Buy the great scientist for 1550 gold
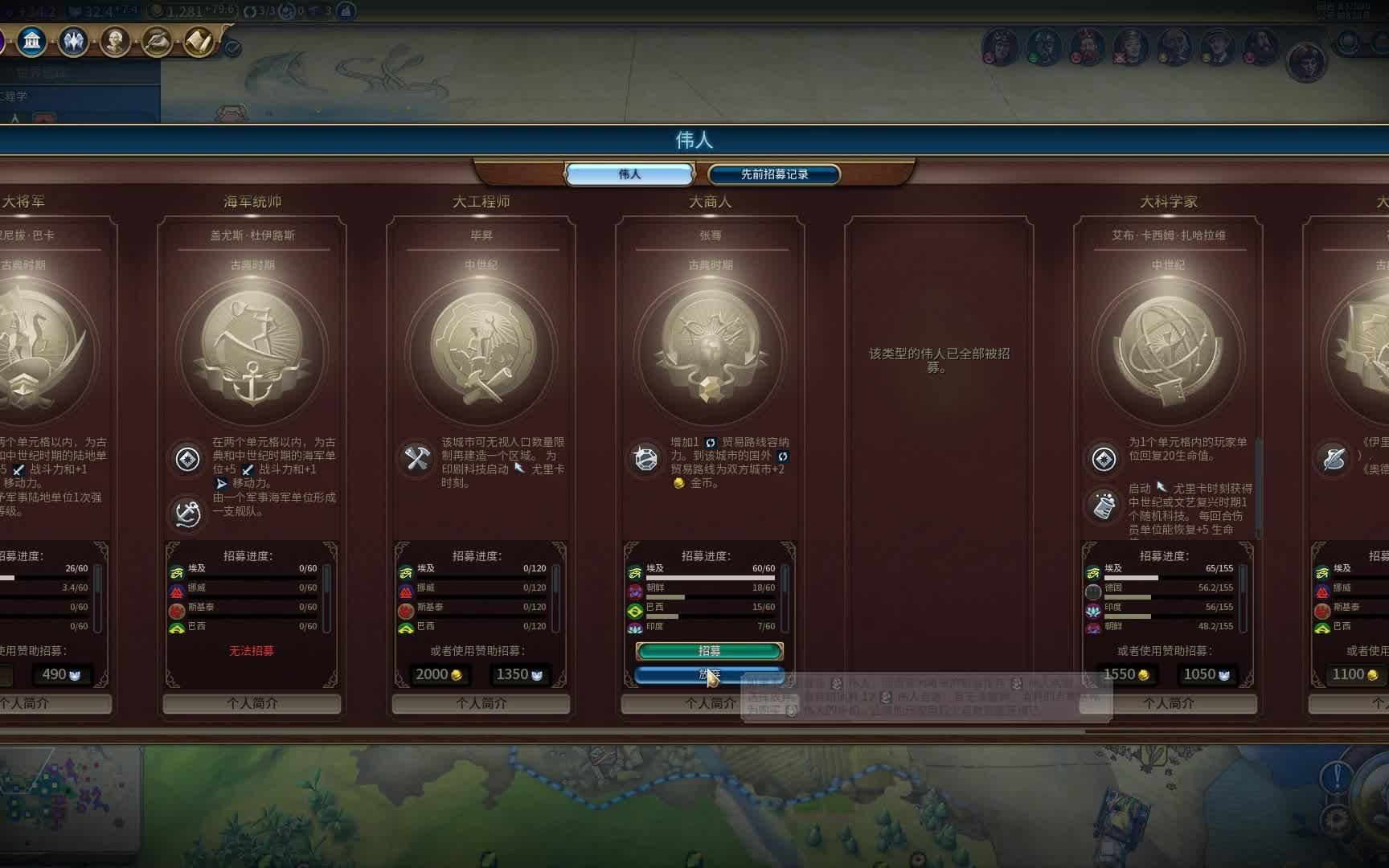 coord(1126,674)
